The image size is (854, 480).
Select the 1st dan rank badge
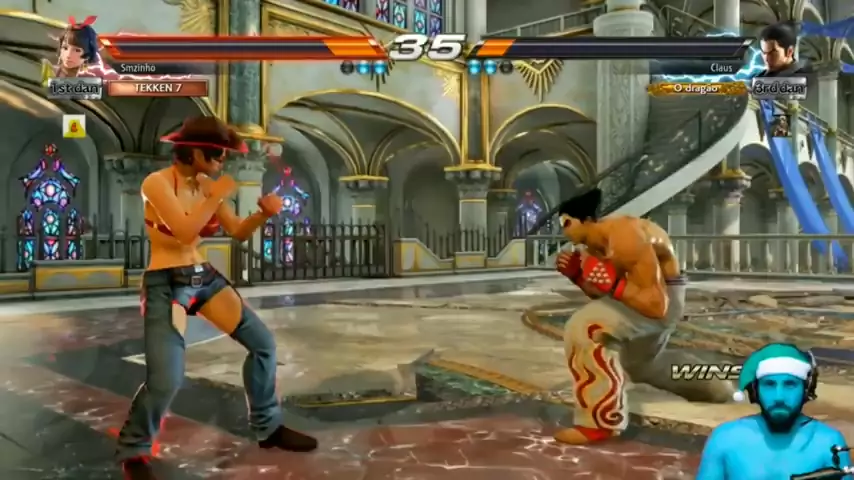click(x=76, y=88)
